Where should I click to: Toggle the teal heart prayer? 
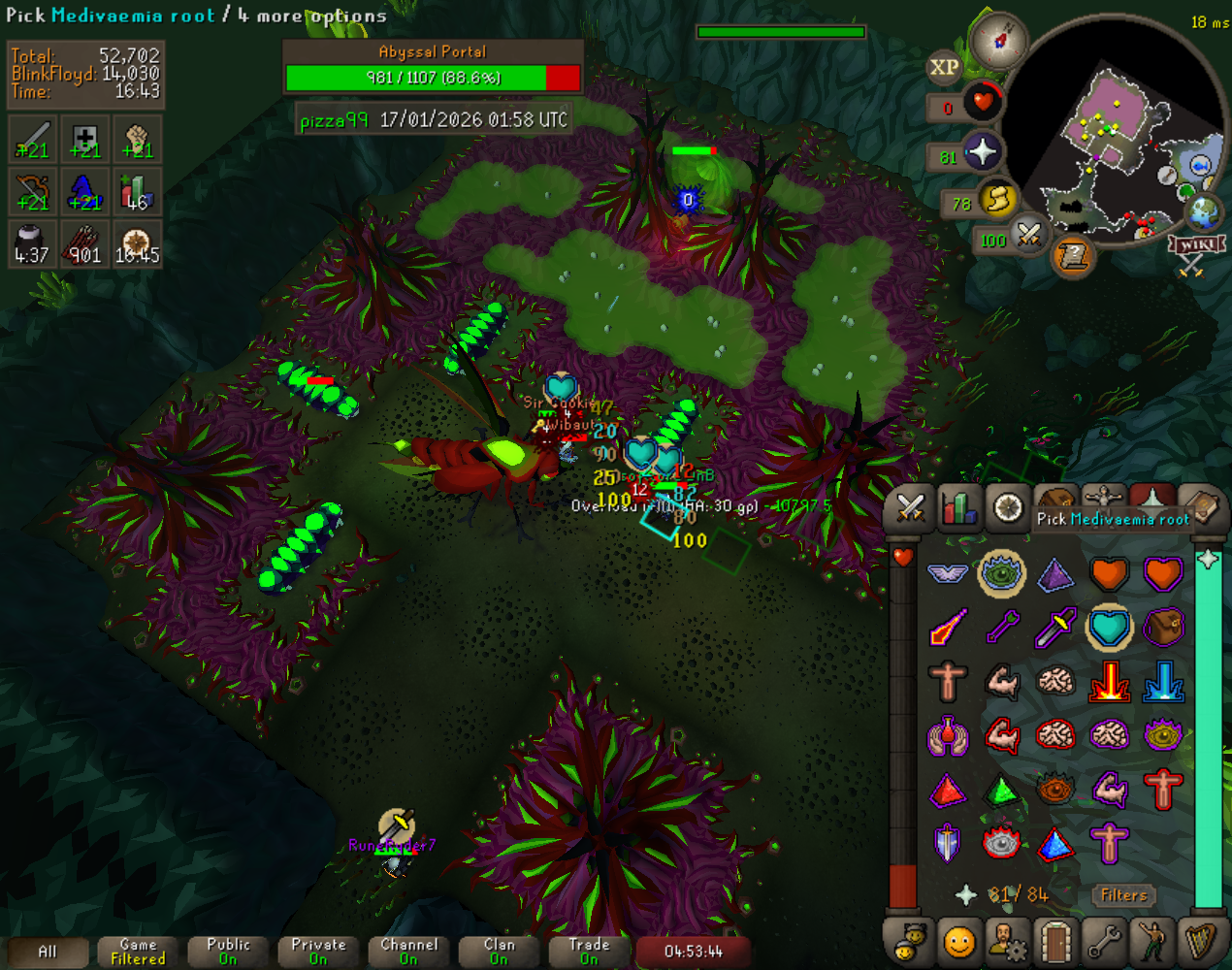(x=1109, y=628)
